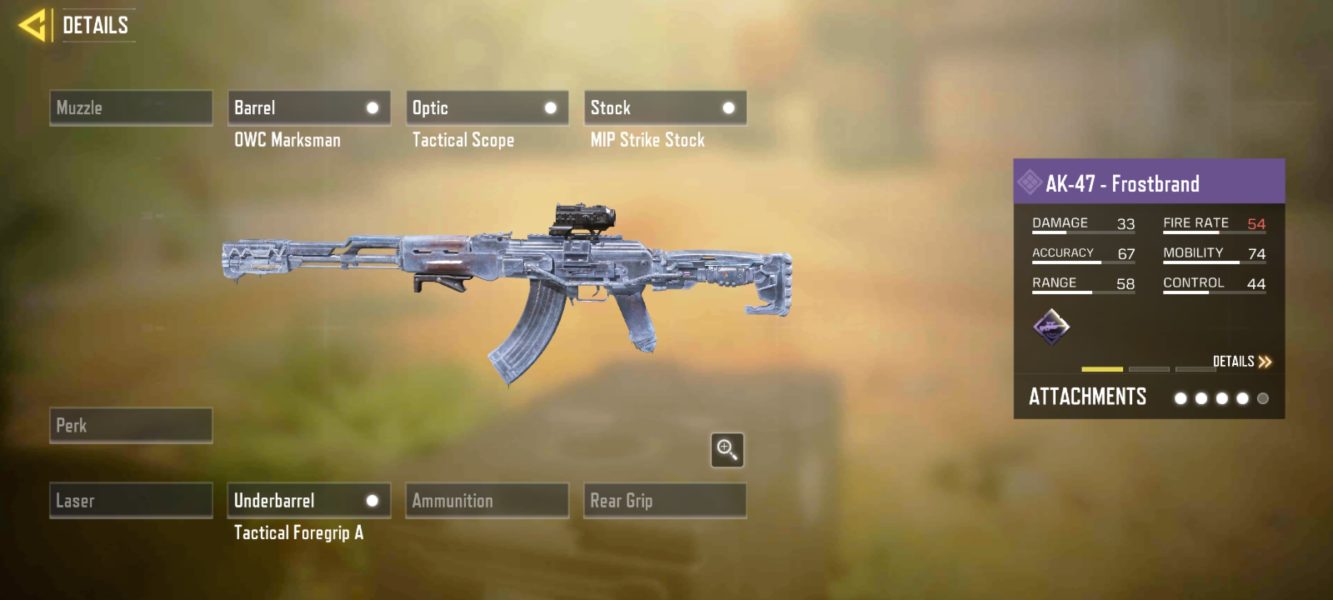This screenshot has height=600, width=1333.
Task: Click the magnifying glass inspect button
Action: pyautogui.click(x=727, y=450)
